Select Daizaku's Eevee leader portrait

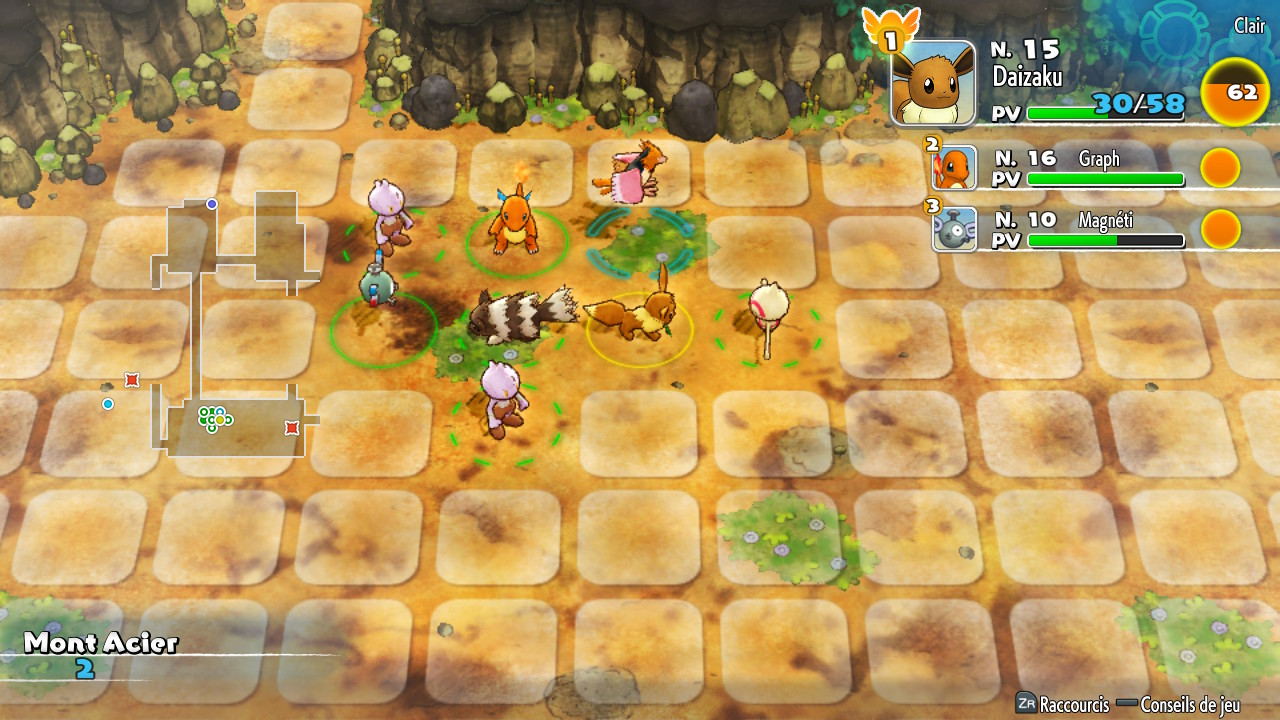pos(933,83)
